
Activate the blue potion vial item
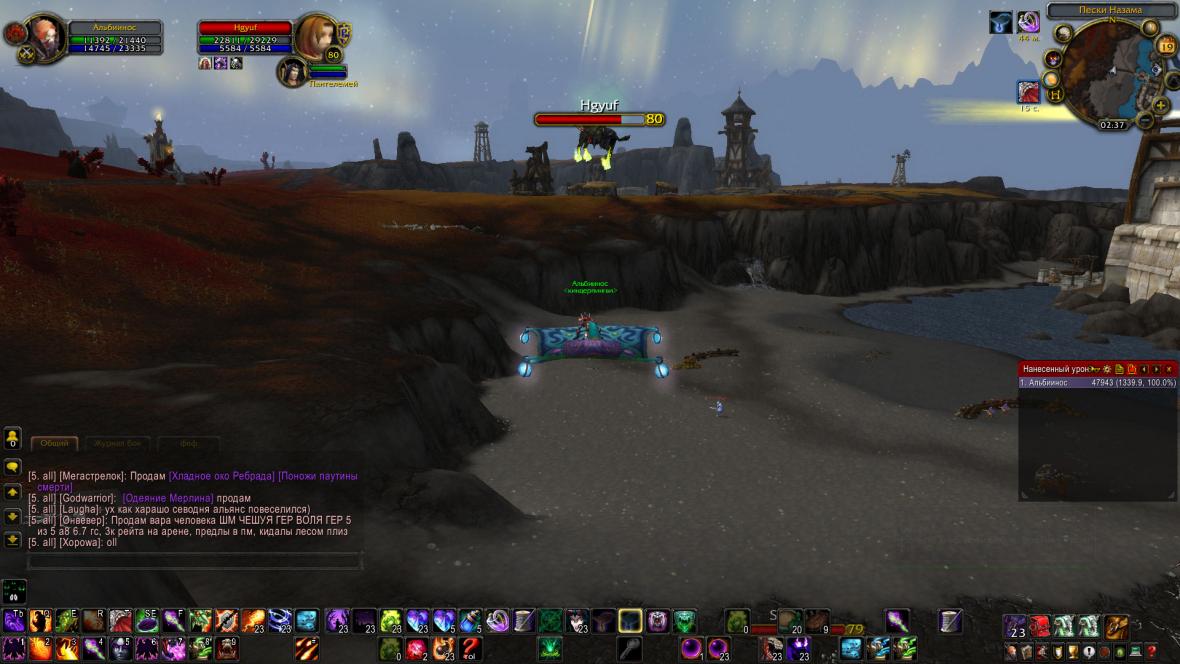coord(470,621)
